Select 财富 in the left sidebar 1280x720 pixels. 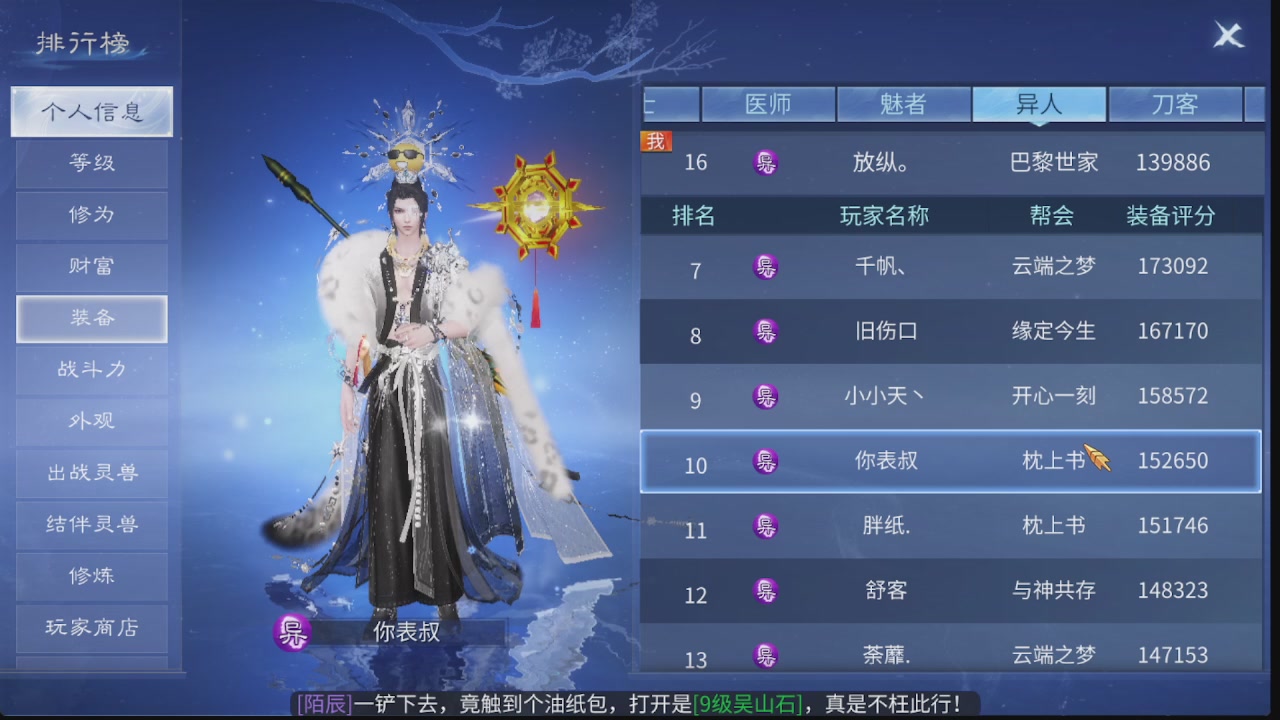point(92,267)
